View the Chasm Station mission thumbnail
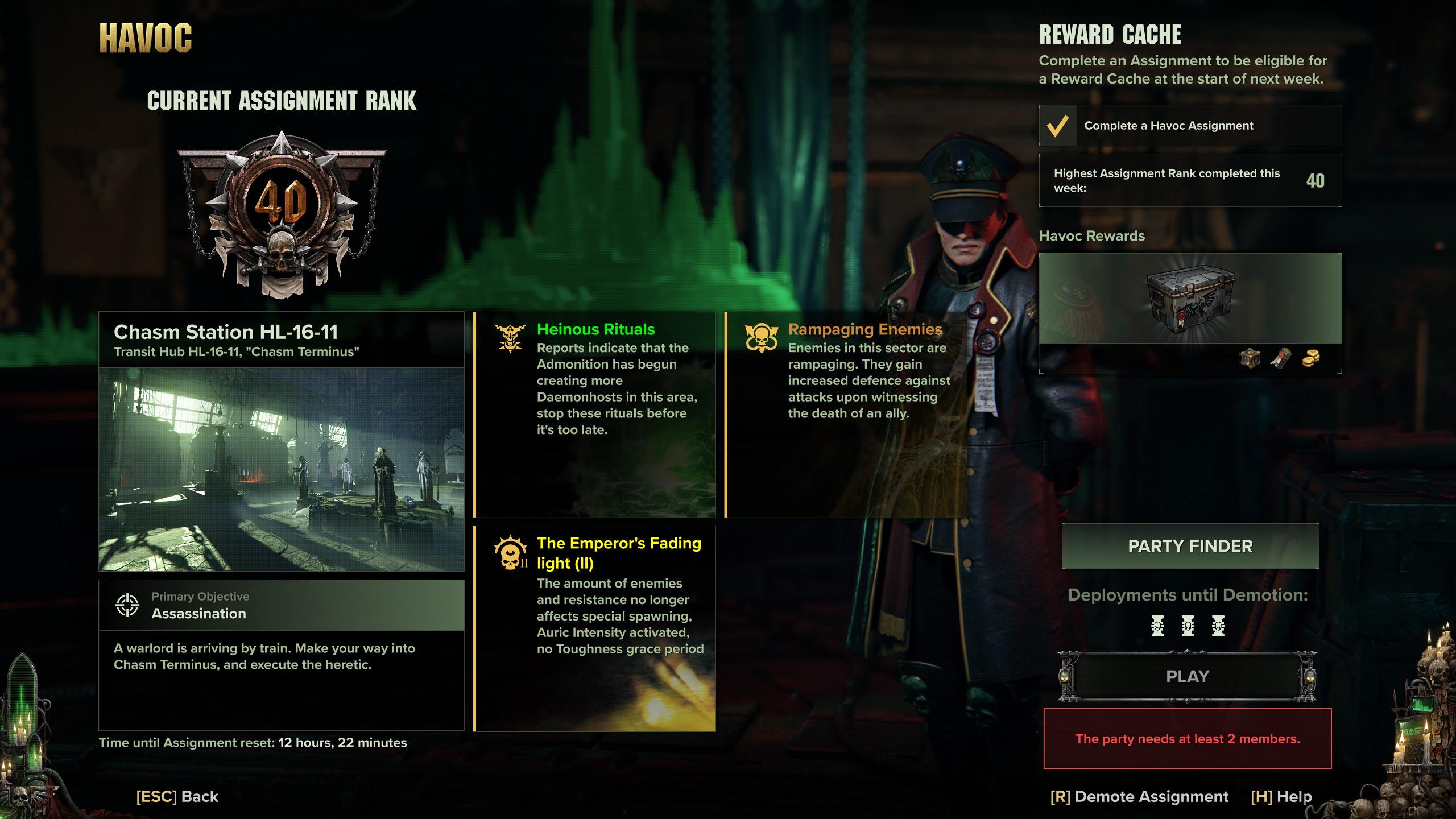This screenshot has width=1456, height=819. (x=282, y=469)
